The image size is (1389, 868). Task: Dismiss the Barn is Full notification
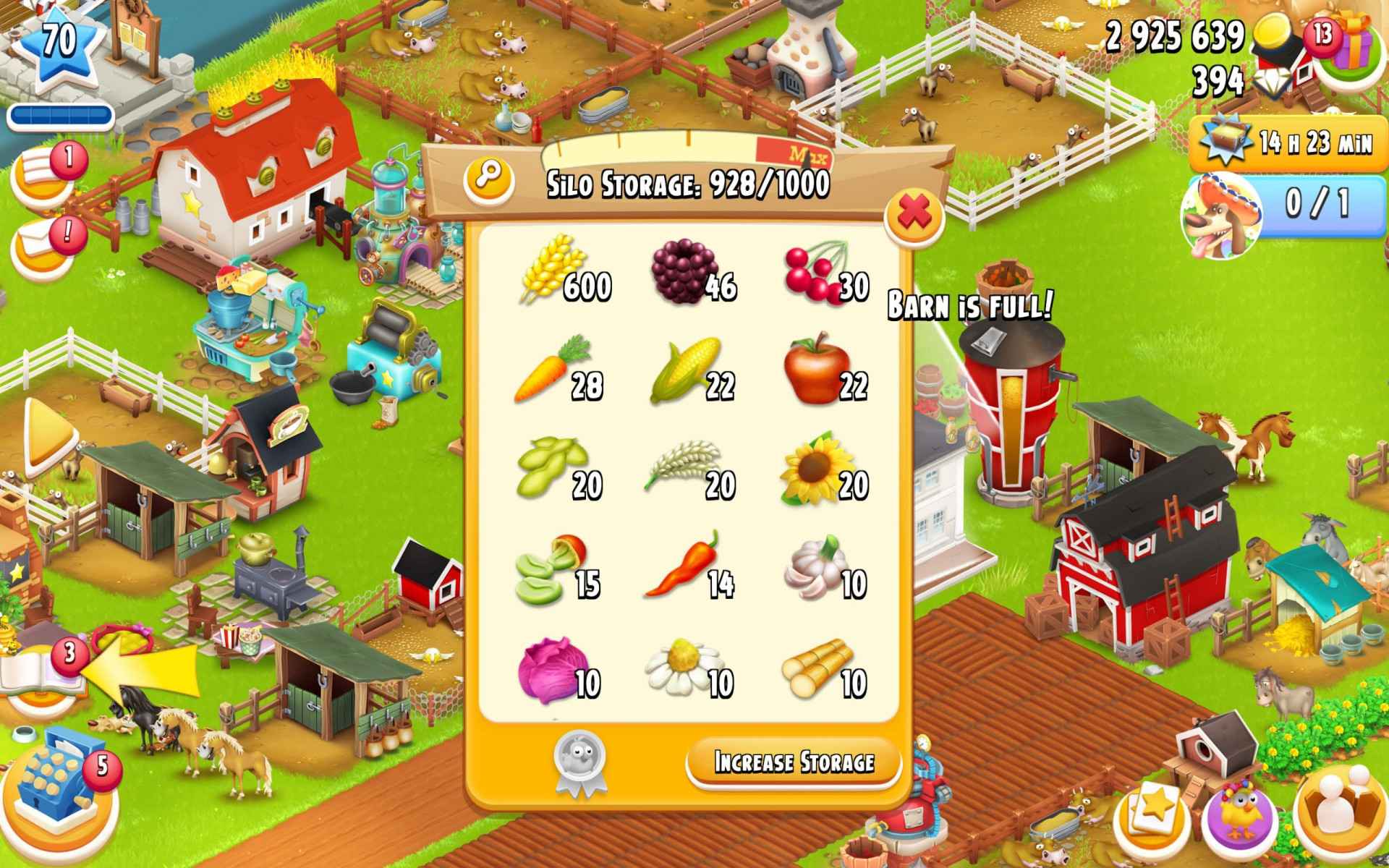tap(969, 305)
